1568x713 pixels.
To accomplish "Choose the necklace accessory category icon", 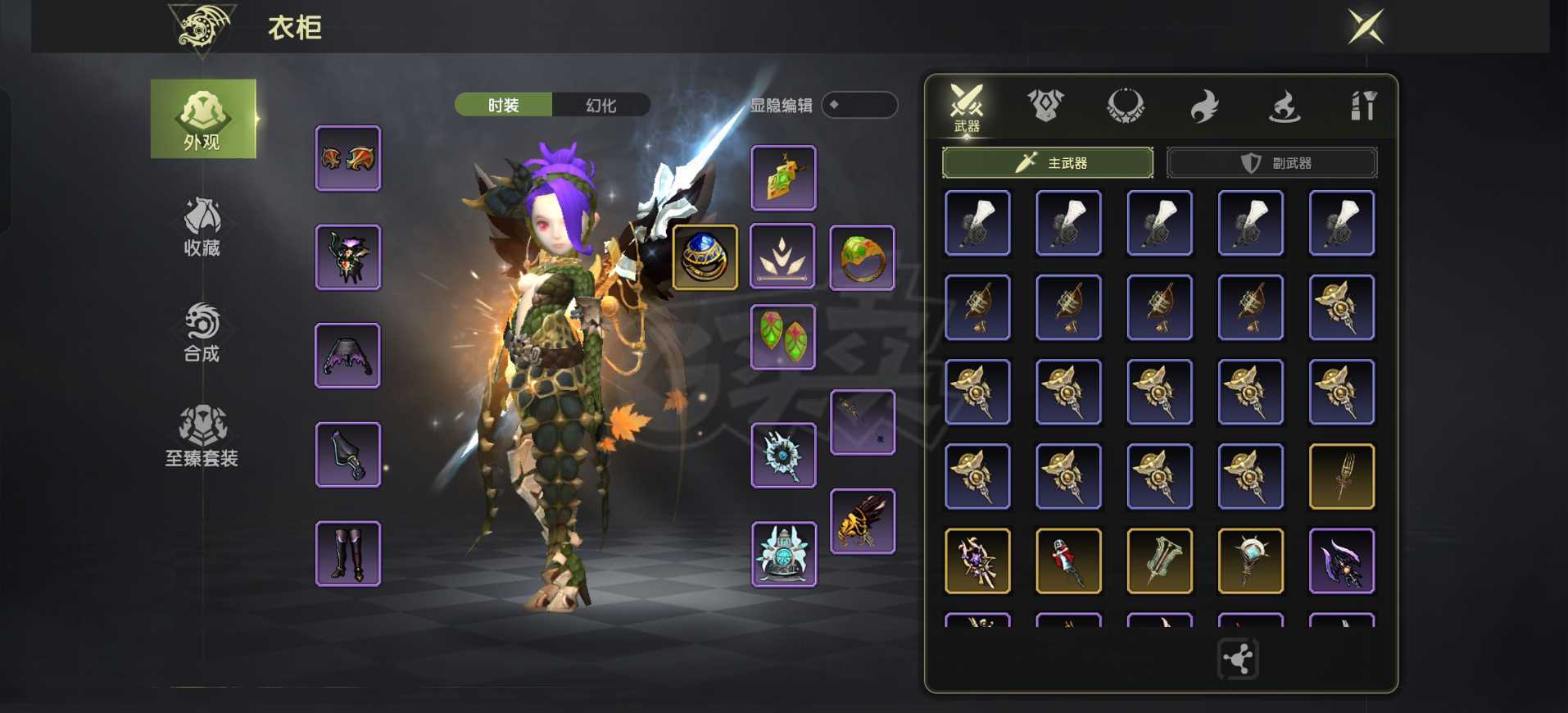I will pyautogui.click(x=1126, y=106).
